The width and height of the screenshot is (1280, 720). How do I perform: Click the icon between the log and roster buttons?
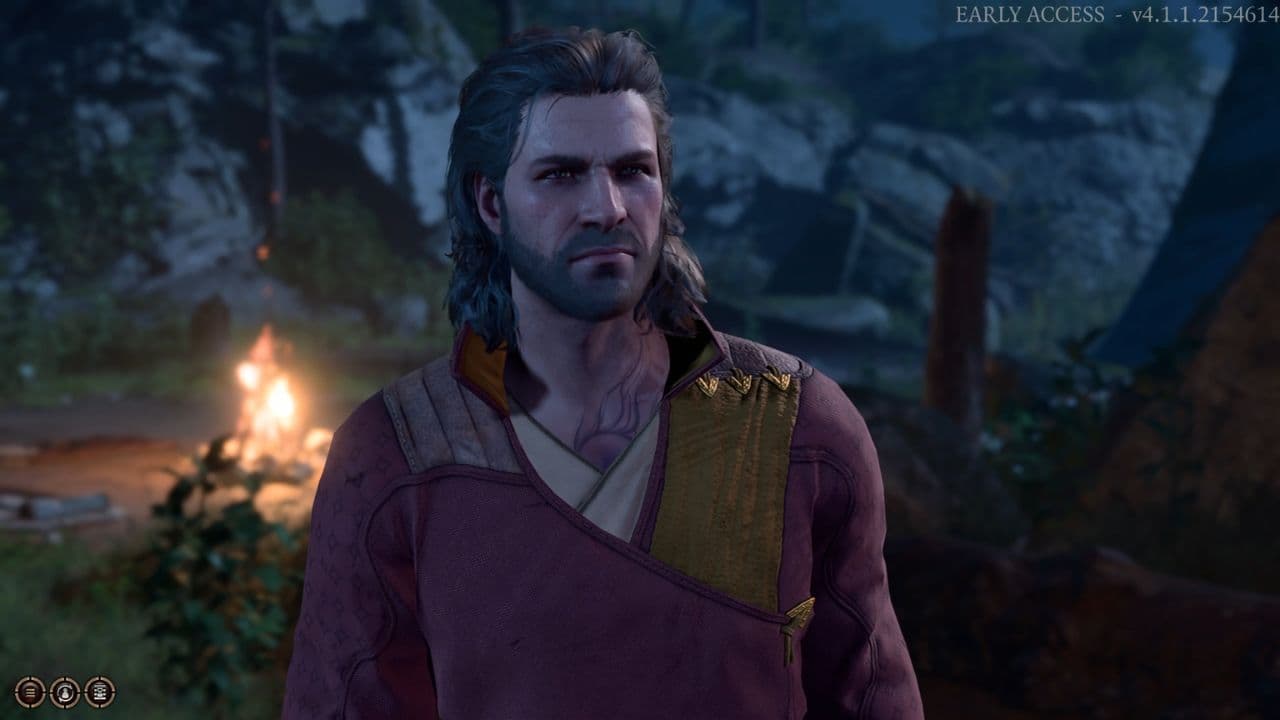pos(65,692)
